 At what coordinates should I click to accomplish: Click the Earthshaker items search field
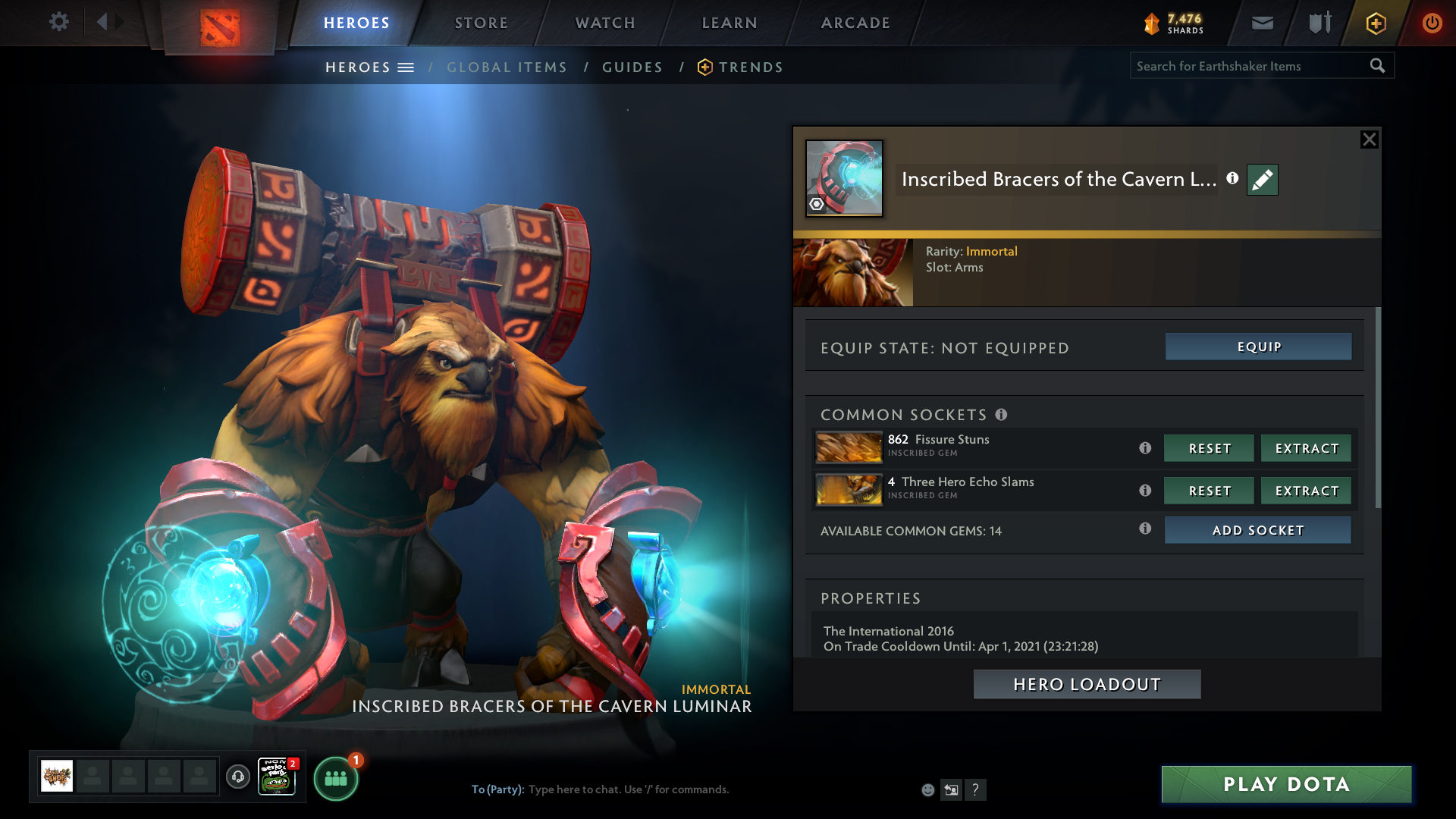[x=1247, y=66]
